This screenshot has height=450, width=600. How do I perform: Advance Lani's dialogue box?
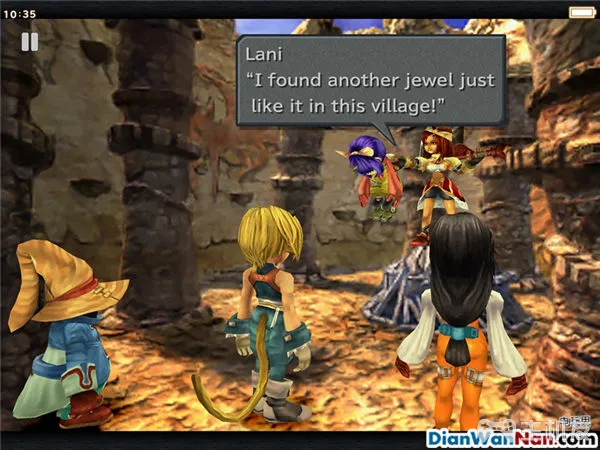369,80
